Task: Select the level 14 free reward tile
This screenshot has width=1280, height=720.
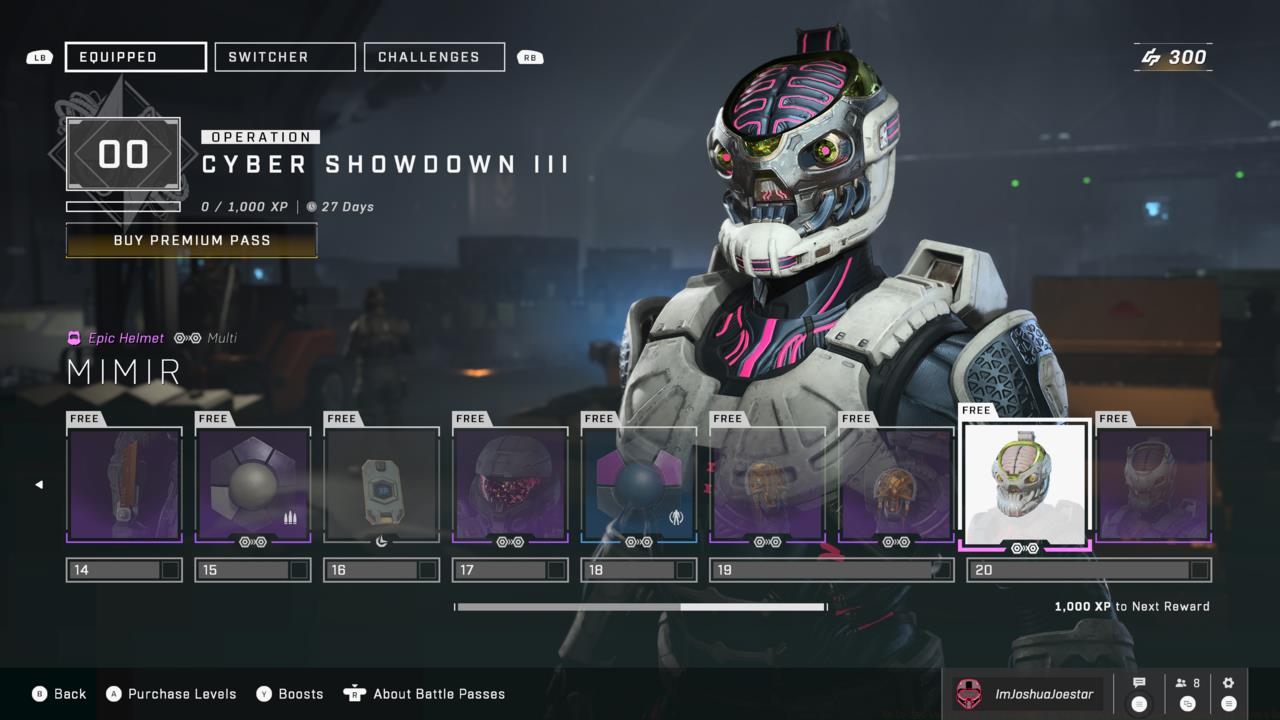Action: pos(124,485)
